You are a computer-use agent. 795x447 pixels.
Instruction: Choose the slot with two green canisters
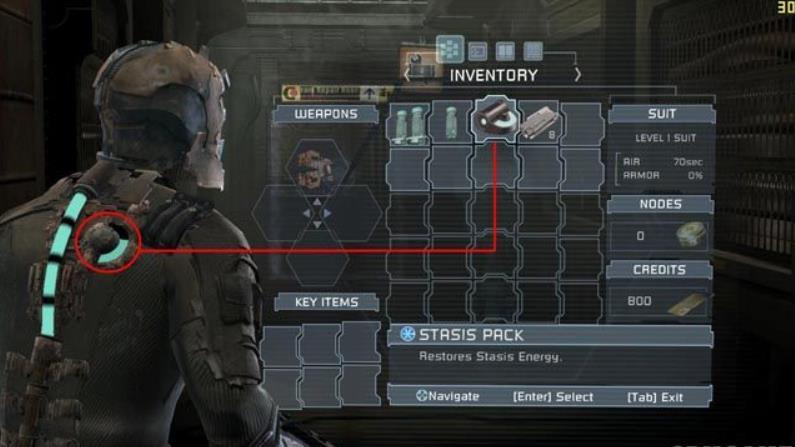click(x=408, y=123)
